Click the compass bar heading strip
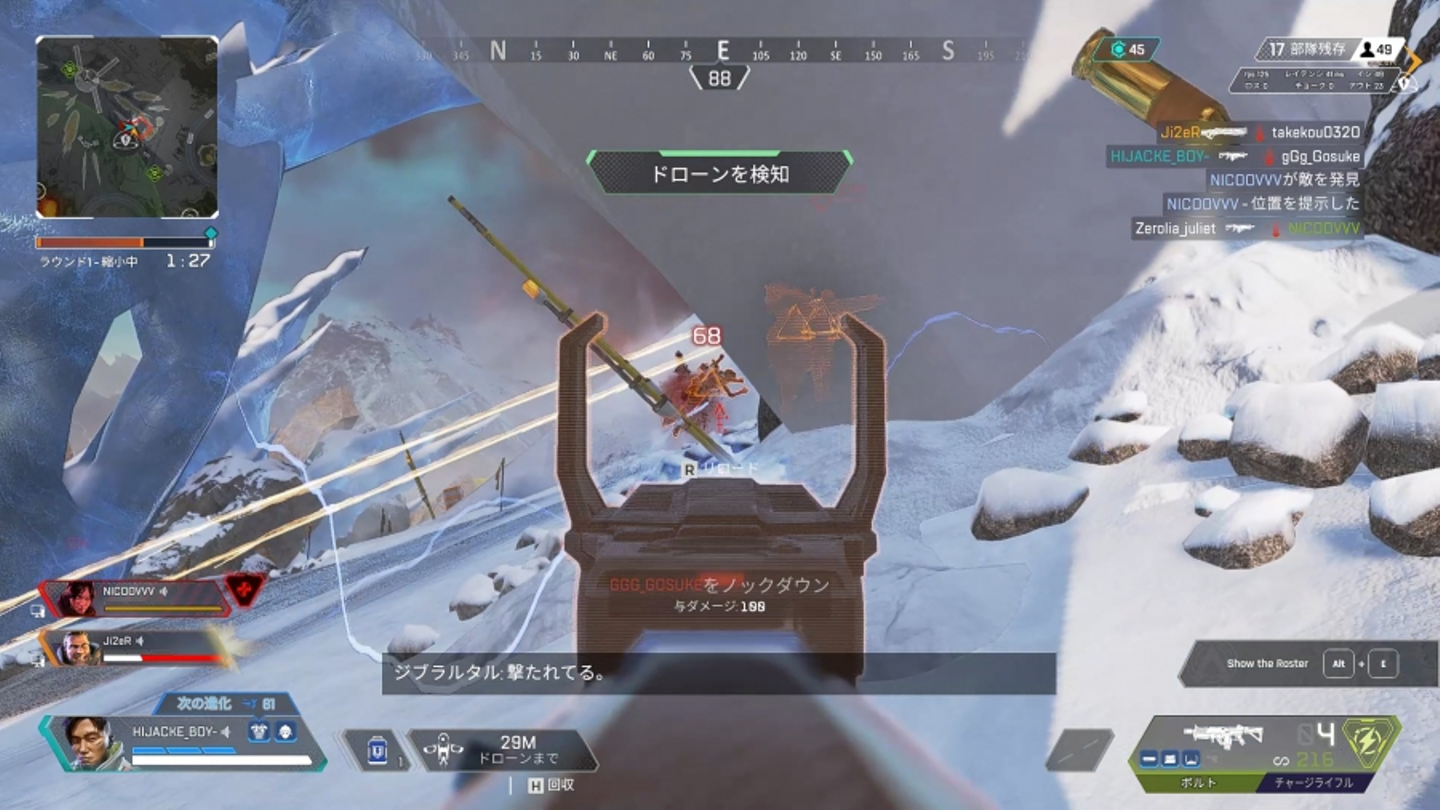 click(720, 50)
